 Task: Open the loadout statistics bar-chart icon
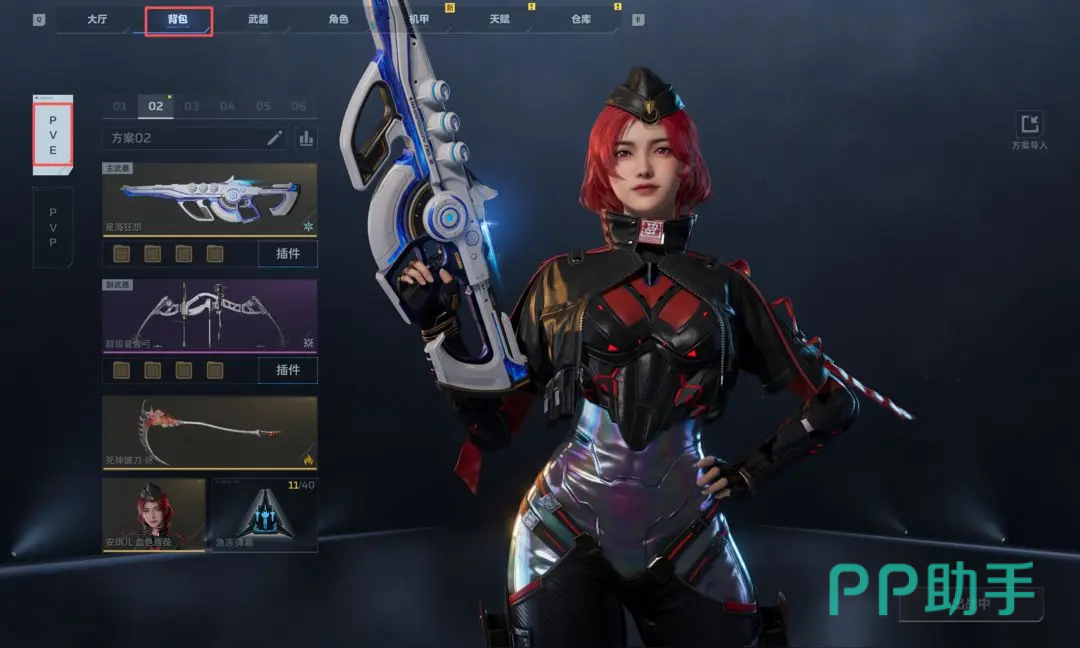[x=306, y=138]
